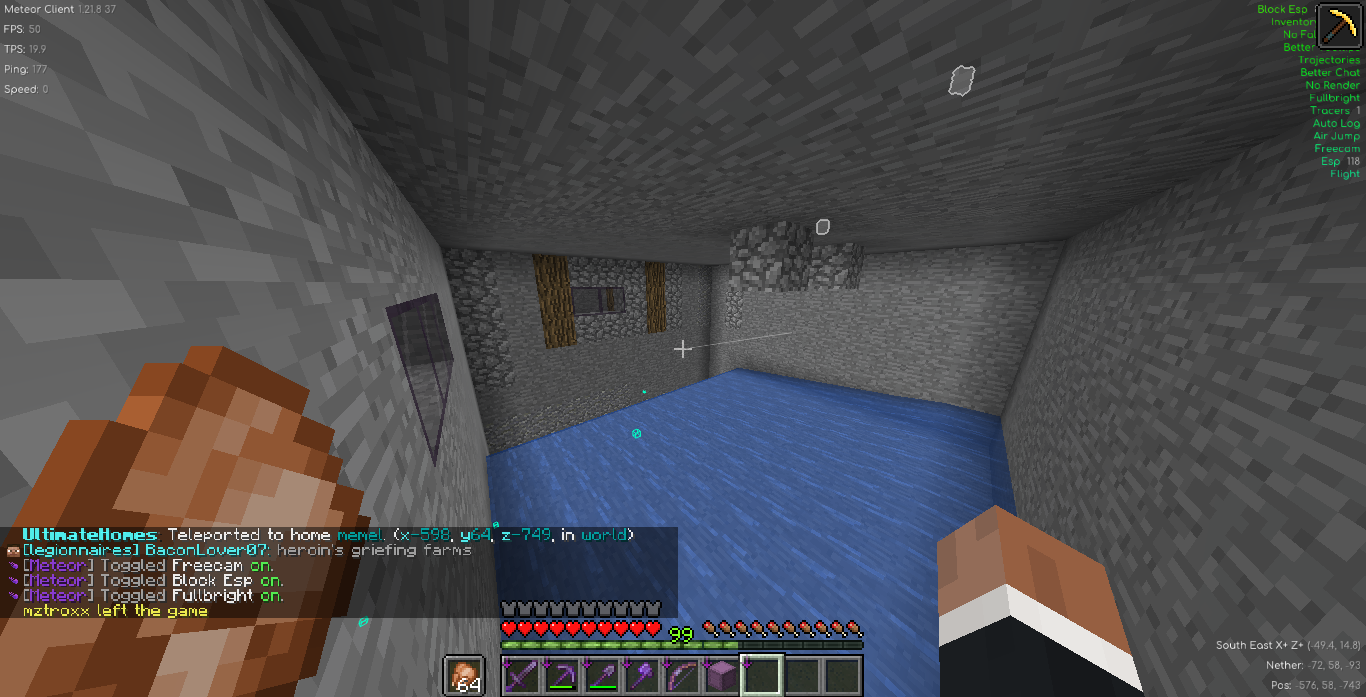Select the netherite axe hotbar slot
Screen dimensions: 1366x697
pos(641,676)
